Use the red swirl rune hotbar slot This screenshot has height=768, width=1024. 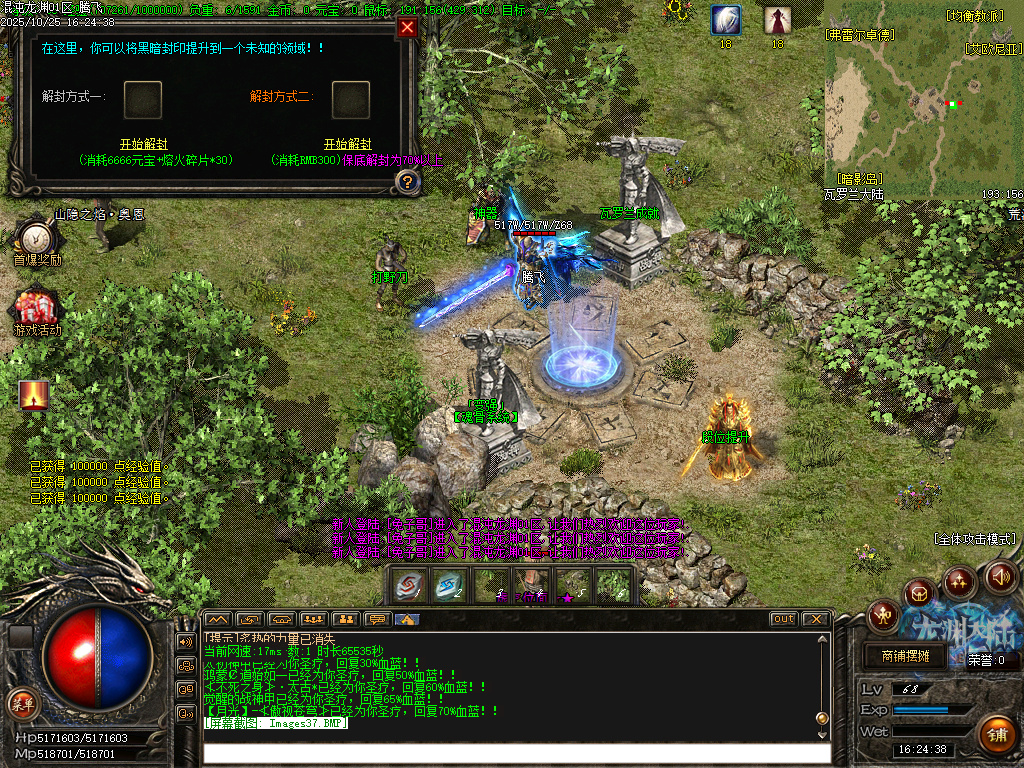(x=408, y=586)
